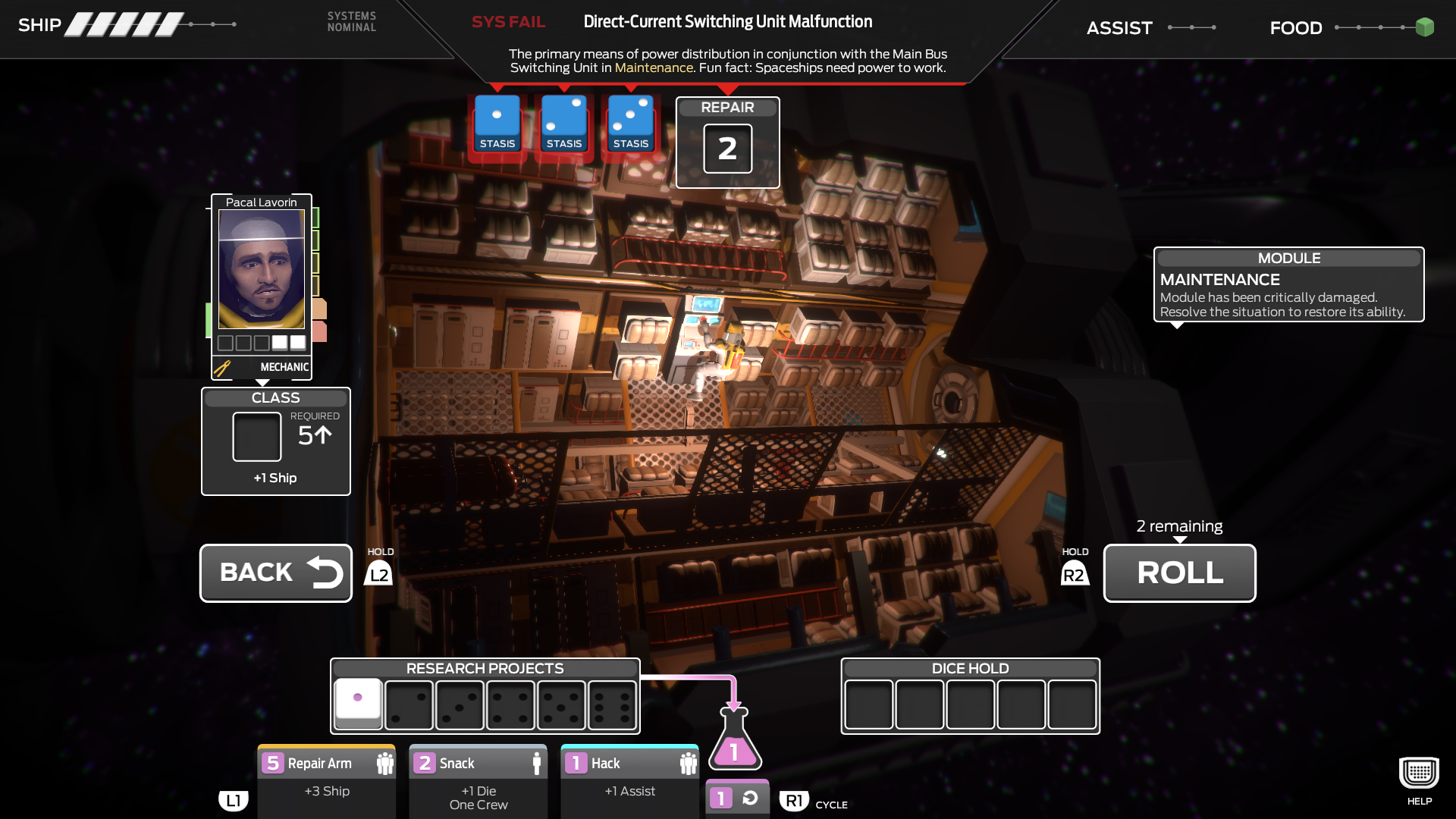Viewport: 1456px width, 819px height.
Task: Toggle the third STASIS die
Action: pyautogui.click(x=630, y=124)
